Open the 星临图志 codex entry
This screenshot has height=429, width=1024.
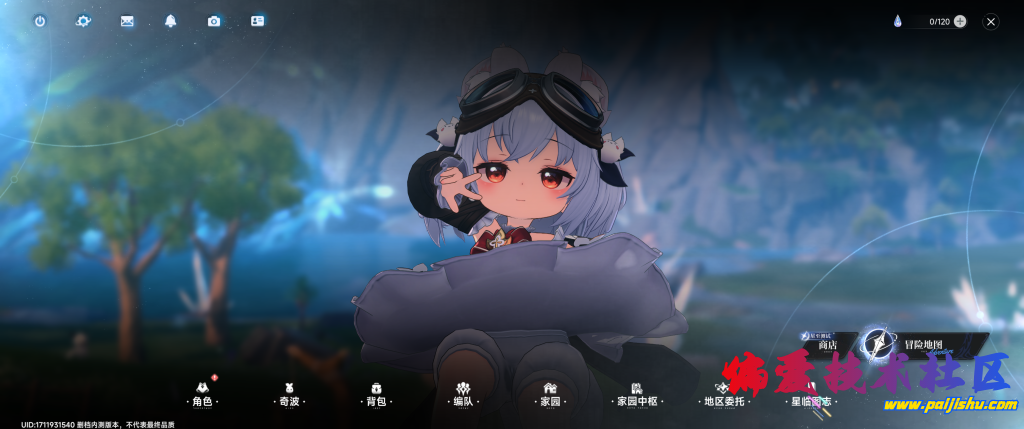point(810,395)
